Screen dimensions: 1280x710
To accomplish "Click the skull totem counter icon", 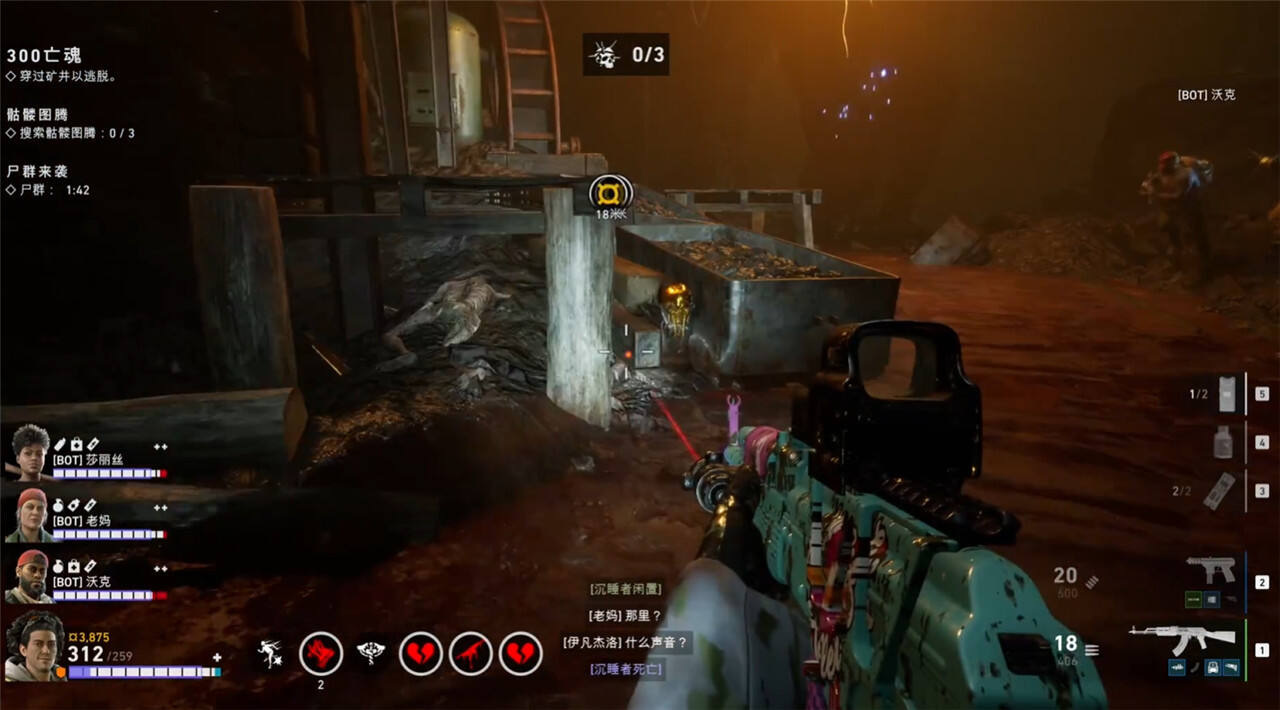I will [x=603, y=55].
